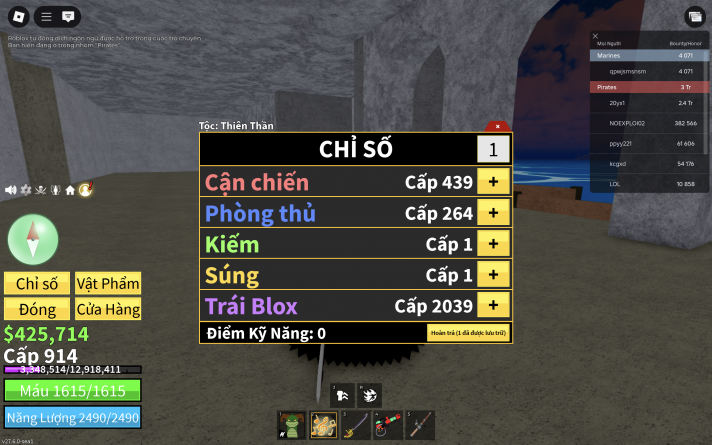Screen dimensions: 712x445
Task: Open the Roblox menu logo button
Action: [16, 16]
